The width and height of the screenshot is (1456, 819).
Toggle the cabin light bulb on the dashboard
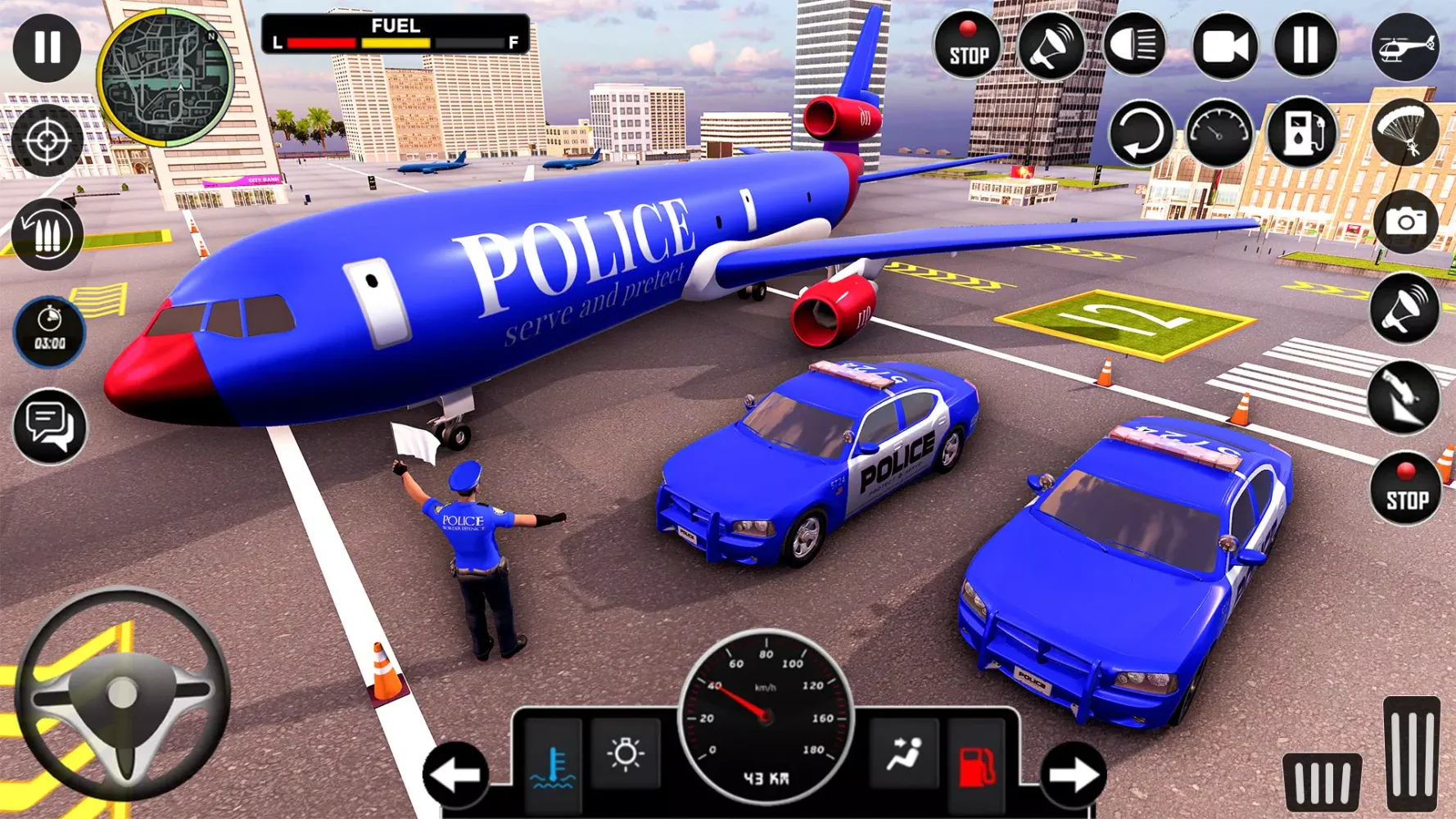pyautogui.click(x=626, y=752)
